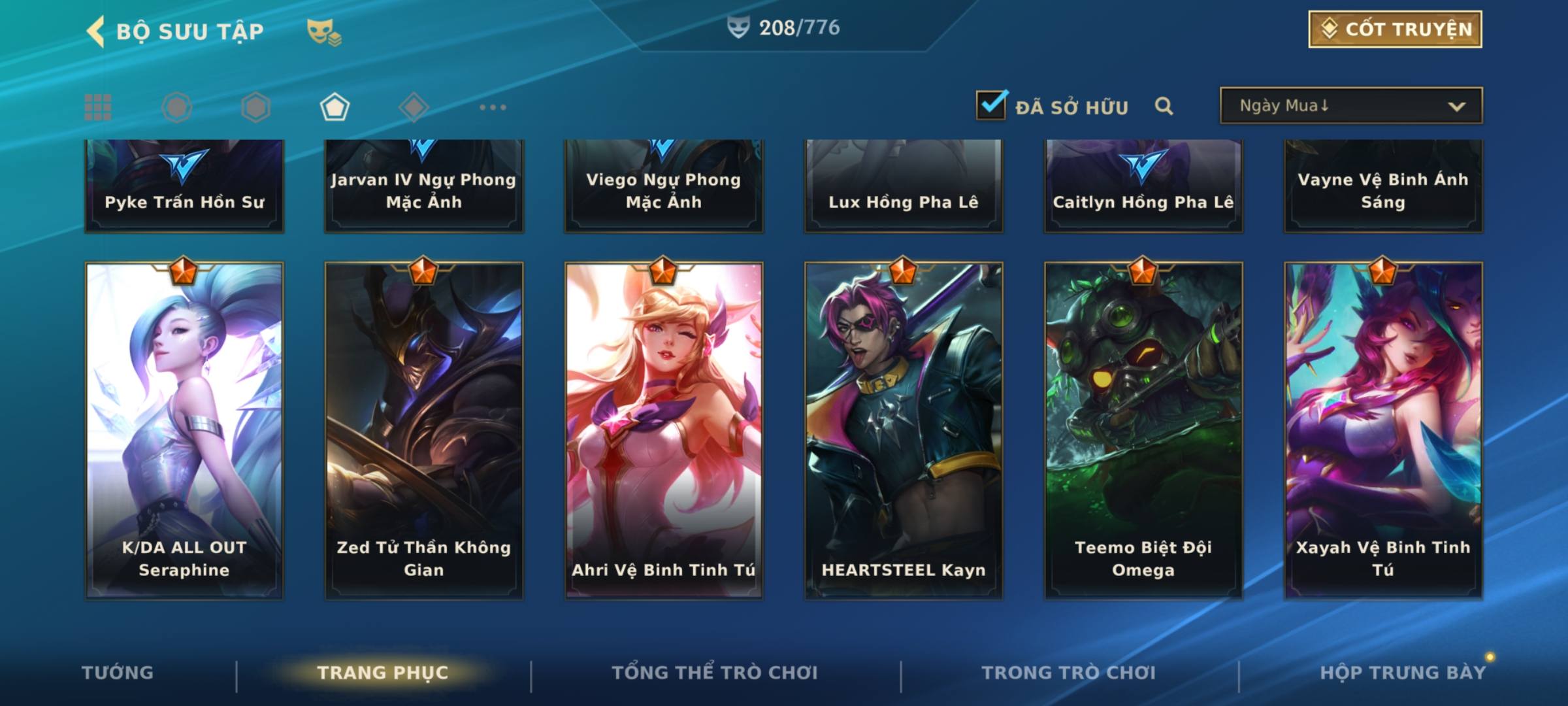
Task: Open Ahri Vệ Binh Tinh Tú skin
Action: tap(664, 431)
